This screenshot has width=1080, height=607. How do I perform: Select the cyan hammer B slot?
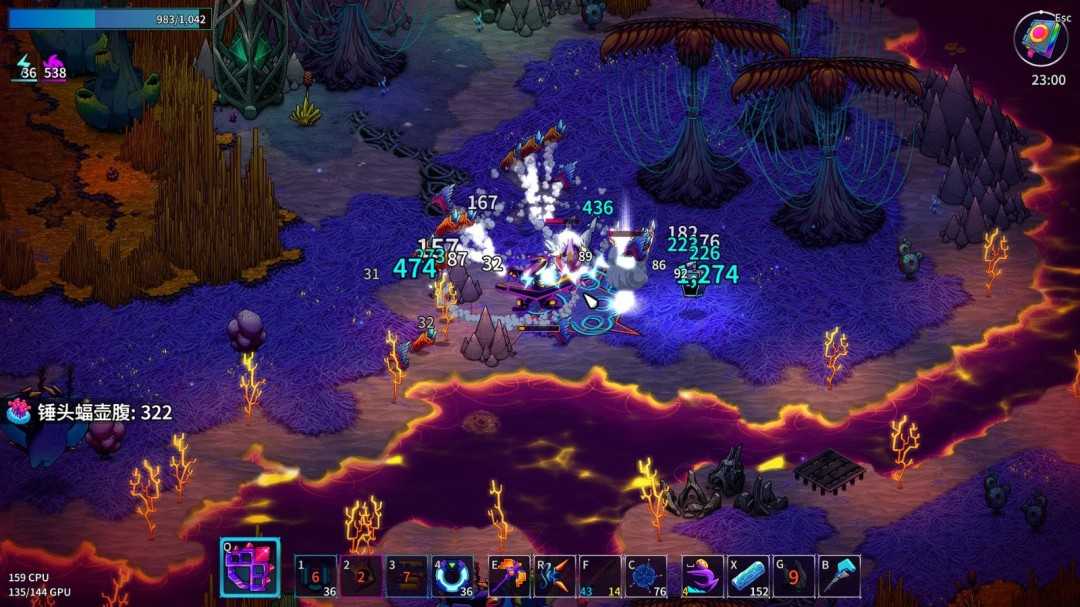click(839, 577)
